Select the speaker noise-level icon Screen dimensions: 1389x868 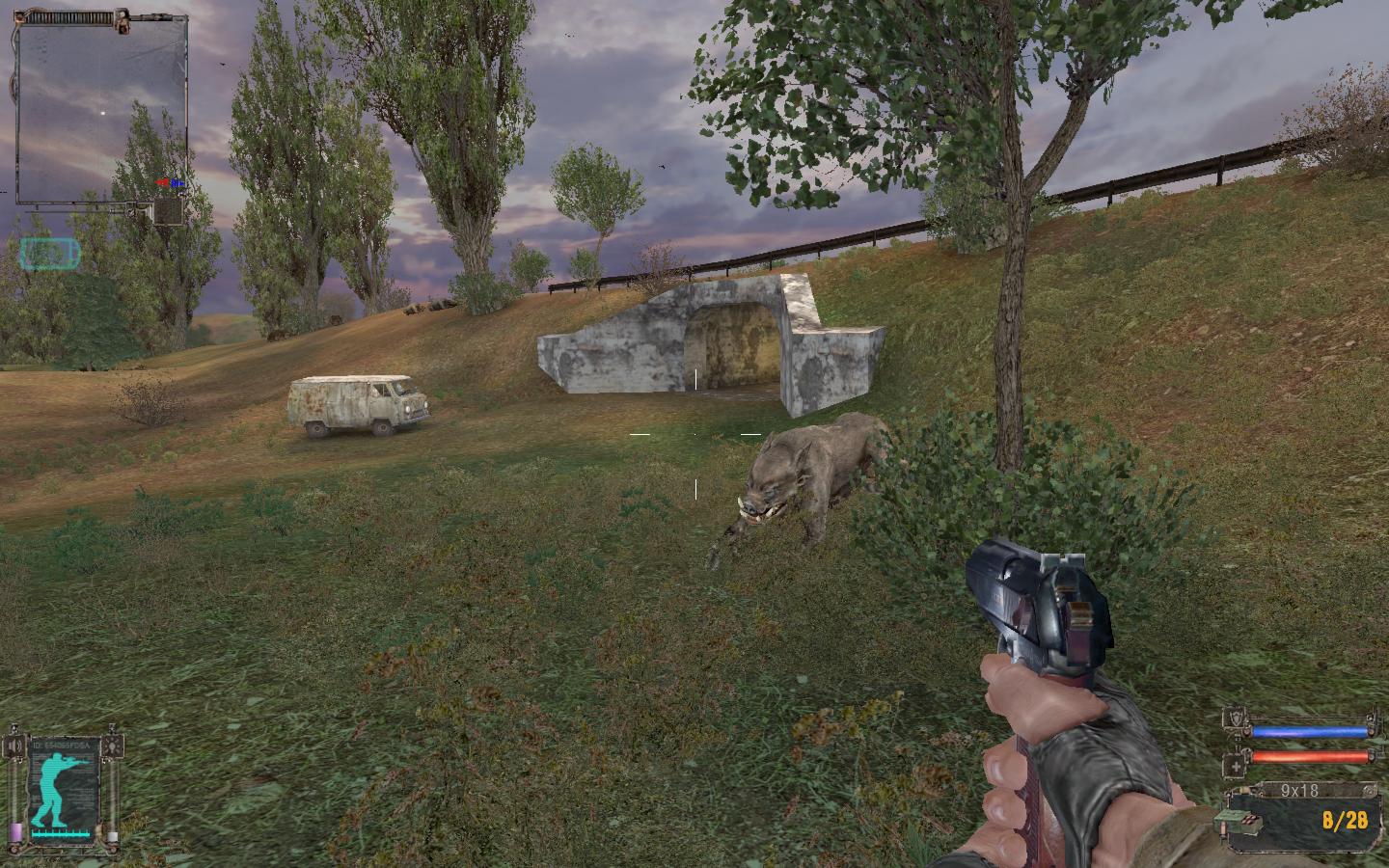coord(14,748)
